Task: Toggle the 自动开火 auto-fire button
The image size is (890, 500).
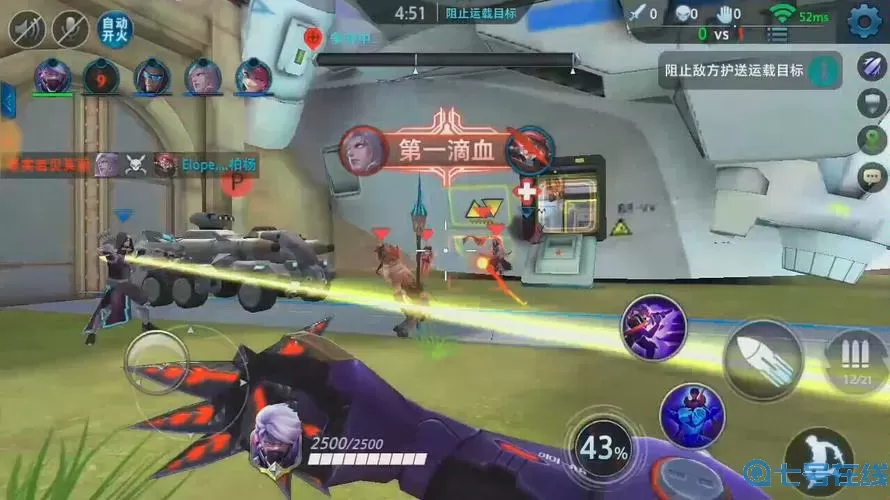Action: pyautogui.click(x=114, y=29)
